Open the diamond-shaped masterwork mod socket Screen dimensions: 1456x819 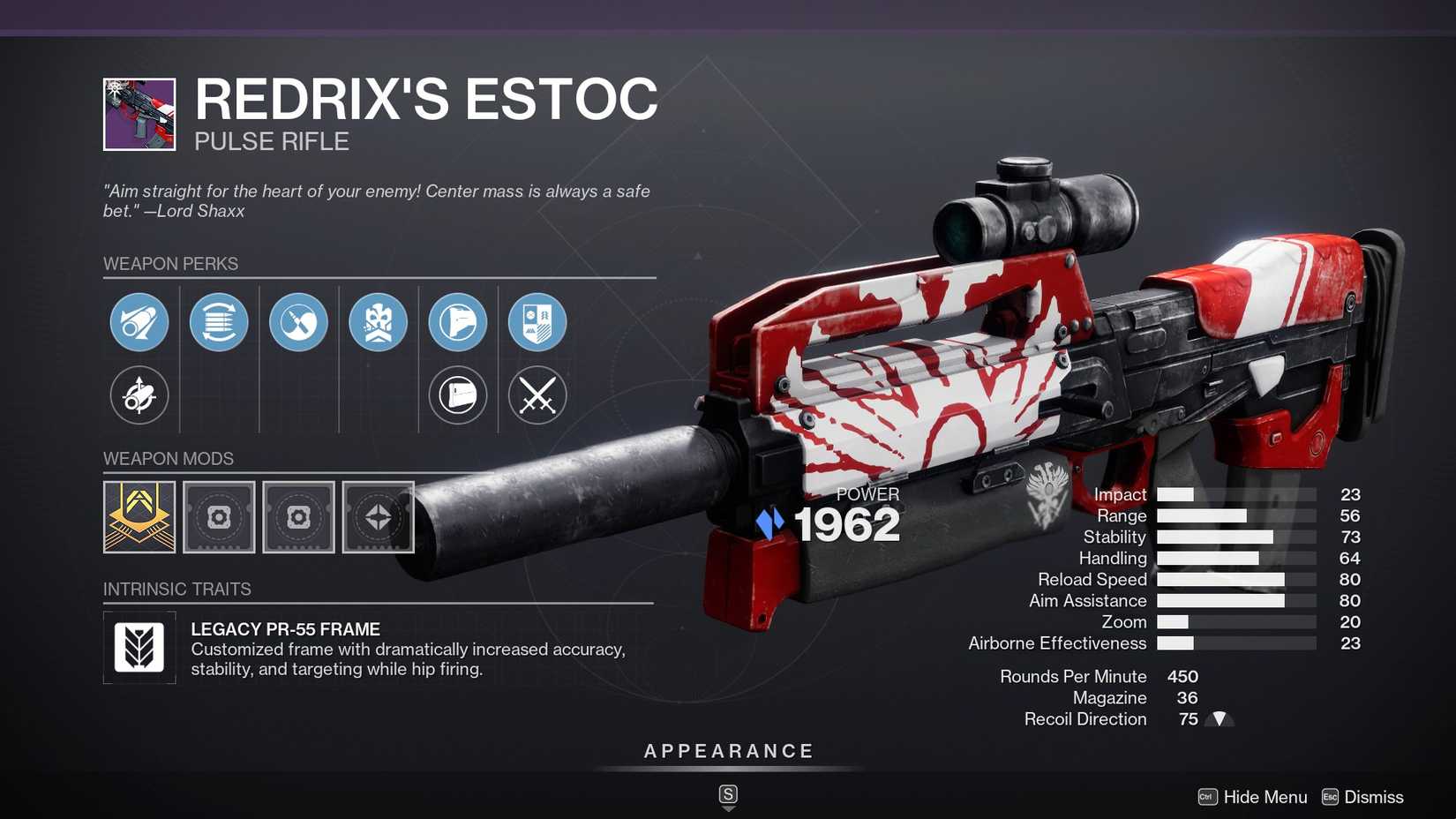[378, 517]
